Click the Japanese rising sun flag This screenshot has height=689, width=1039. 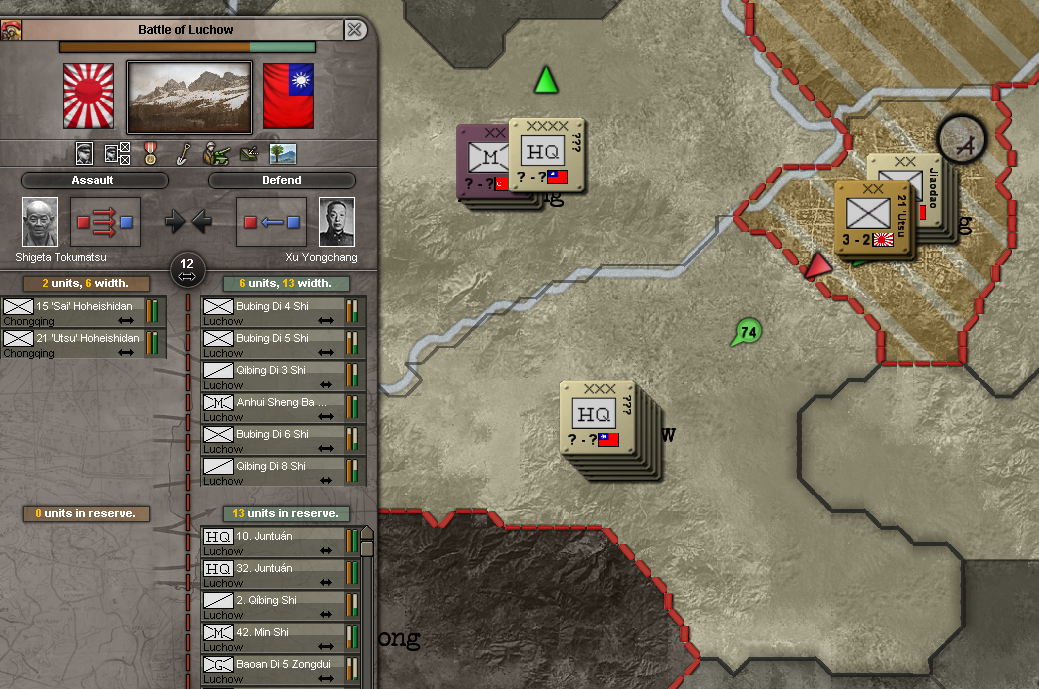(x=89, y=96)
